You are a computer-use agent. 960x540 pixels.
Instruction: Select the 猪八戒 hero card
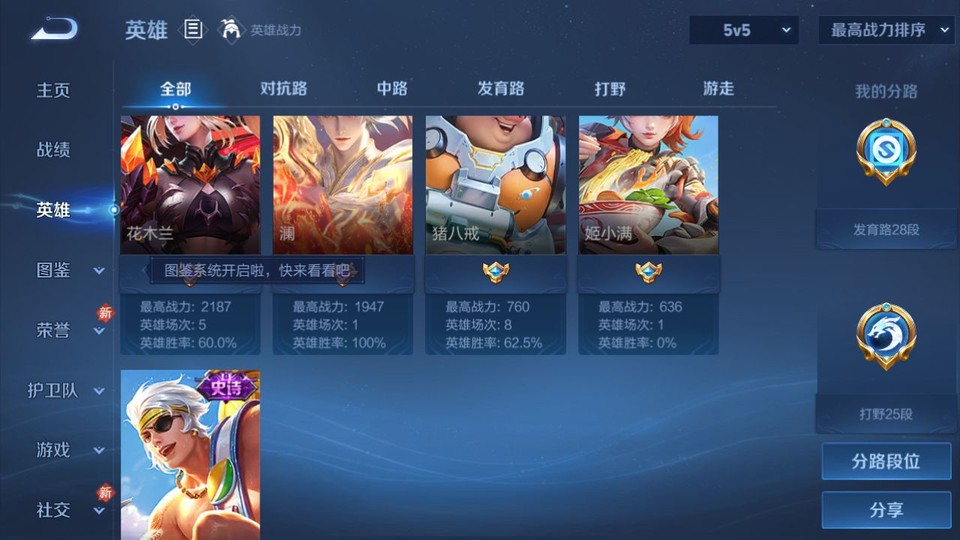[x=495, y=185]
